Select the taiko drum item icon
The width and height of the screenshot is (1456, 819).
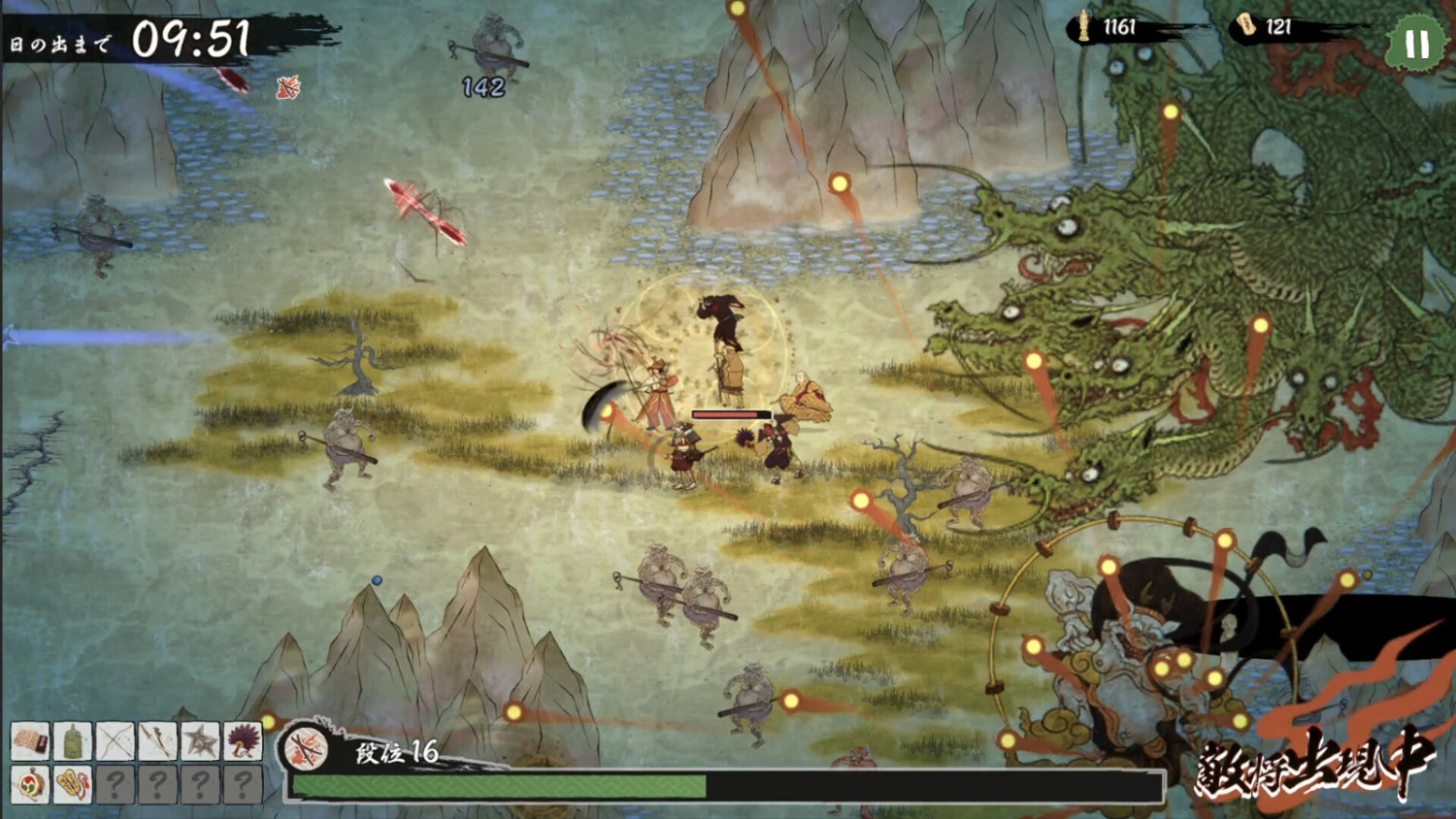[x=29, y=783]
